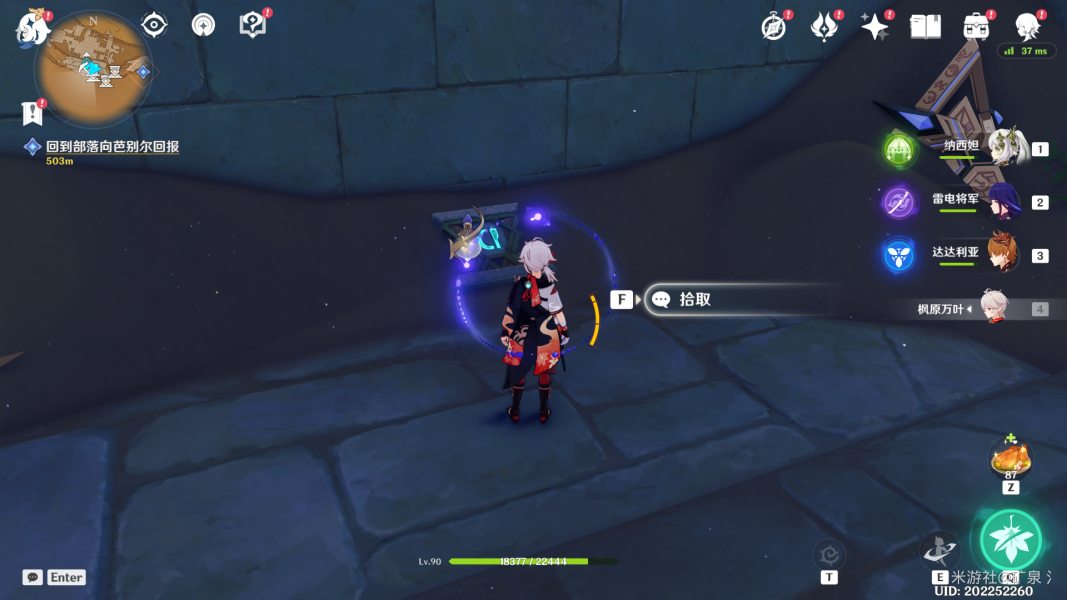This screenshot has height=600, width=1067.
Task: Open the events compass icon
Action: coord(774,27)
